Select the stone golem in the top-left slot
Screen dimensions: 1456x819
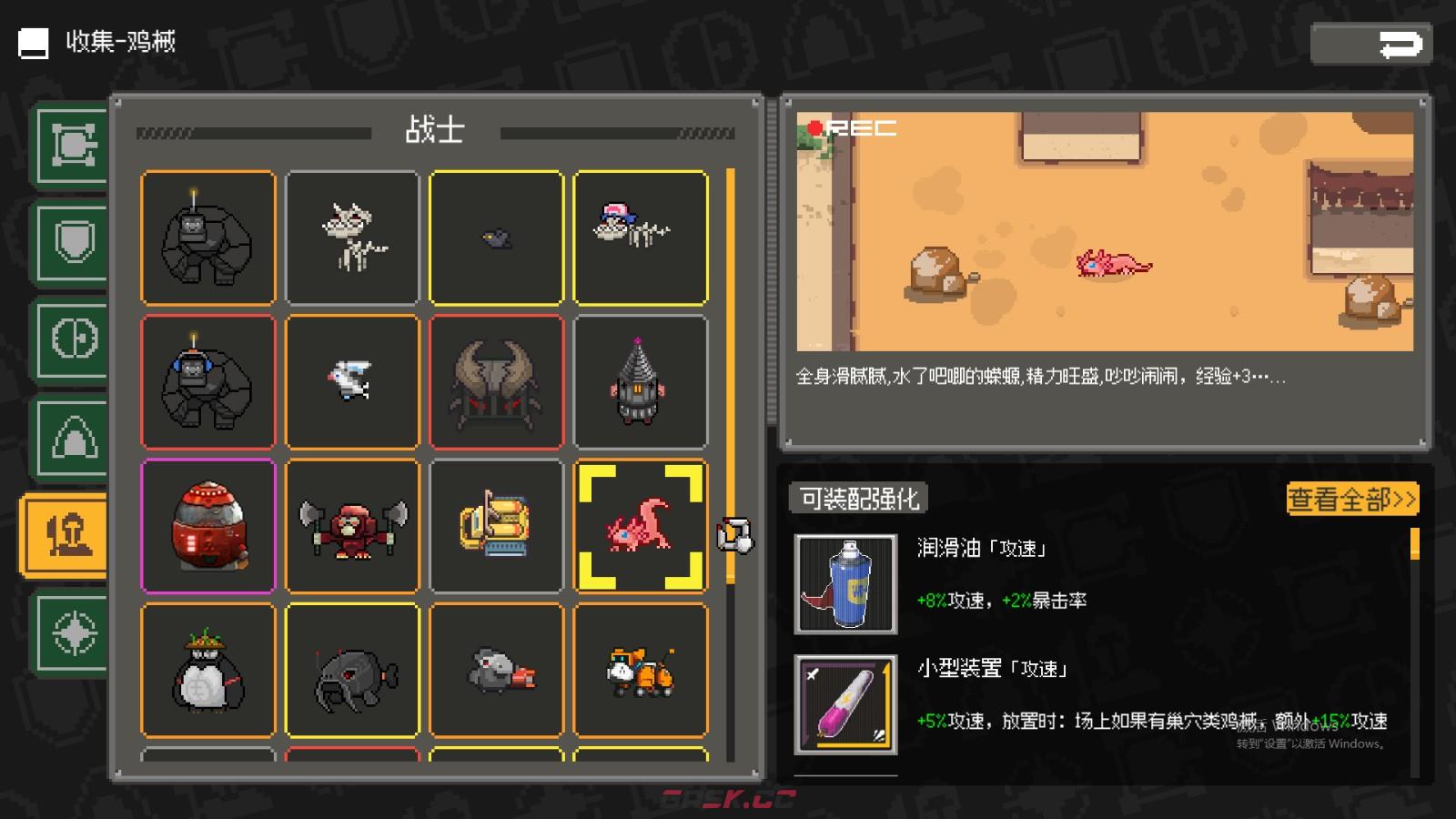(208, 238)
